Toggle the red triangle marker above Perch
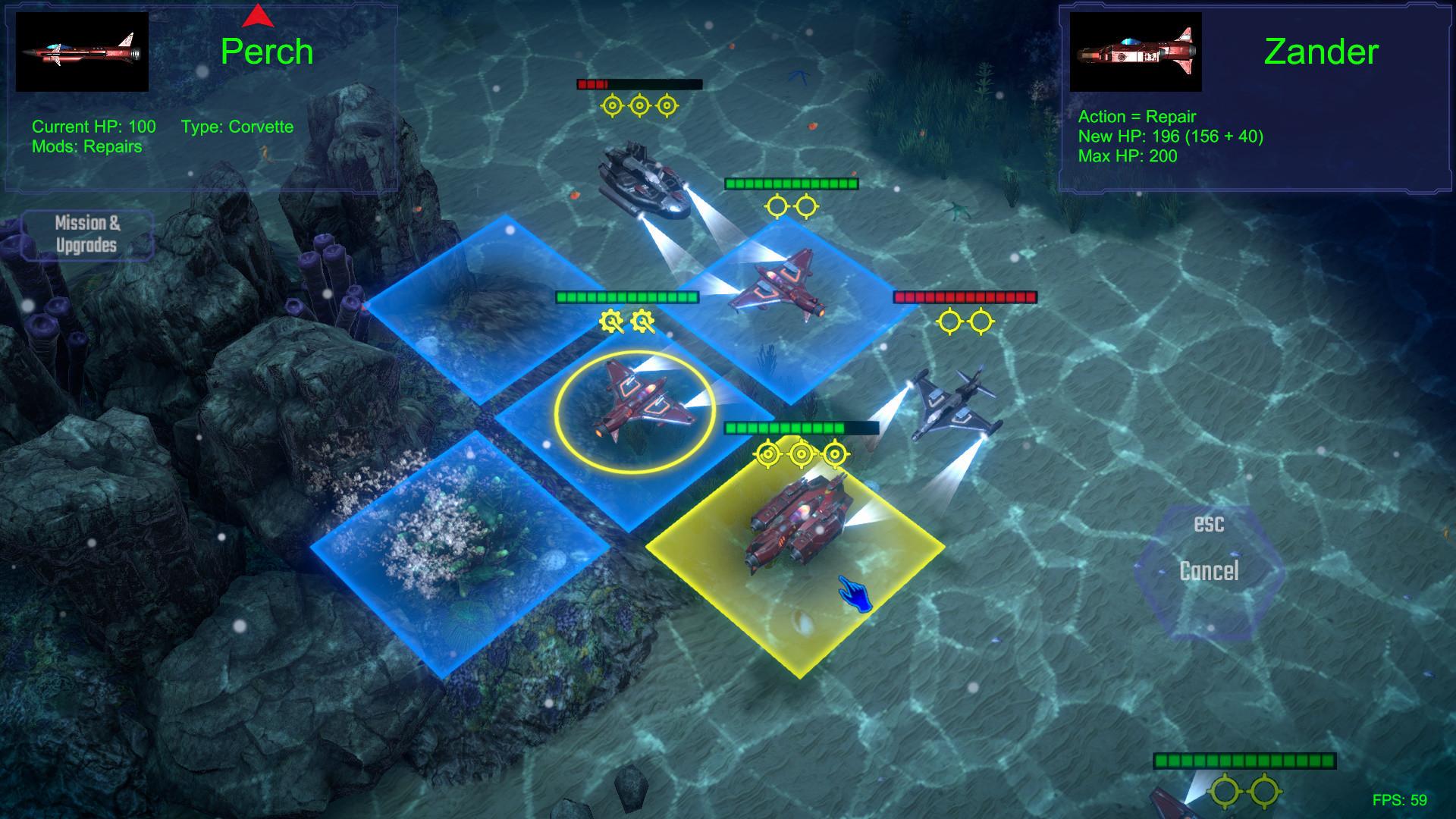Screen dimensions: 1456x819 pyautogui.click(x=258, y=15)
